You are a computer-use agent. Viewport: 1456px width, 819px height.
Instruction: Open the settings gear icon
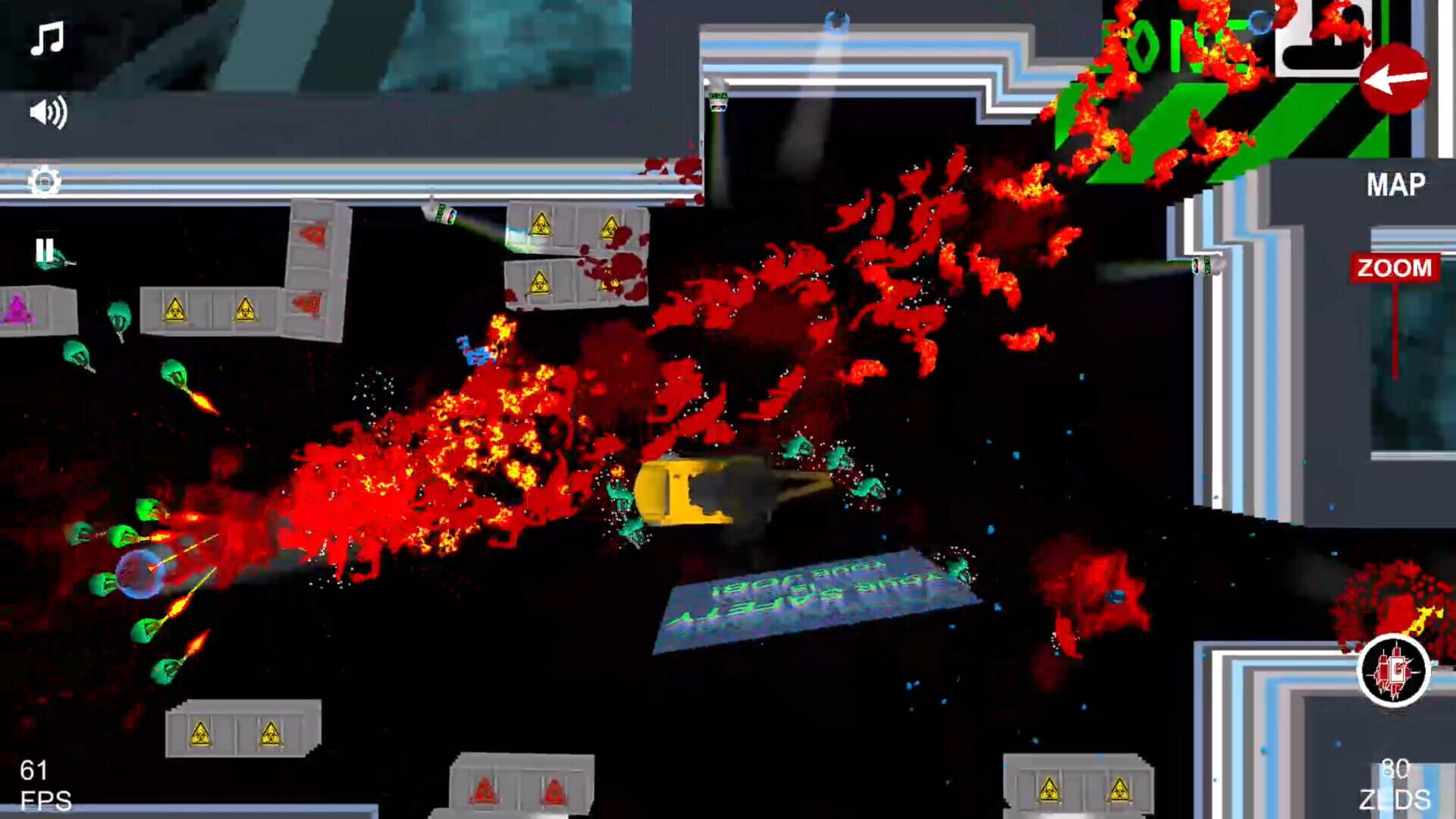[45, 180]
